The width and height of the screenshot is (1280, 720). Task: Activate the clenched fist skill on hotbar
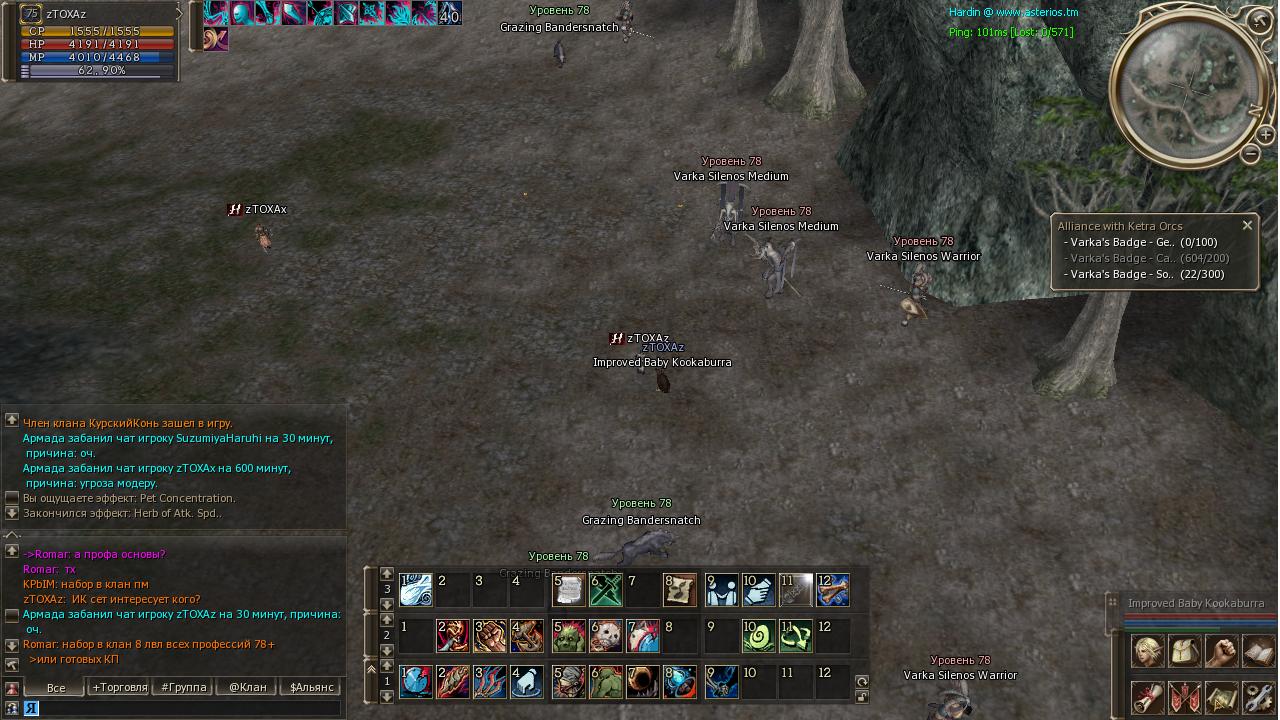tap(489, 636)
